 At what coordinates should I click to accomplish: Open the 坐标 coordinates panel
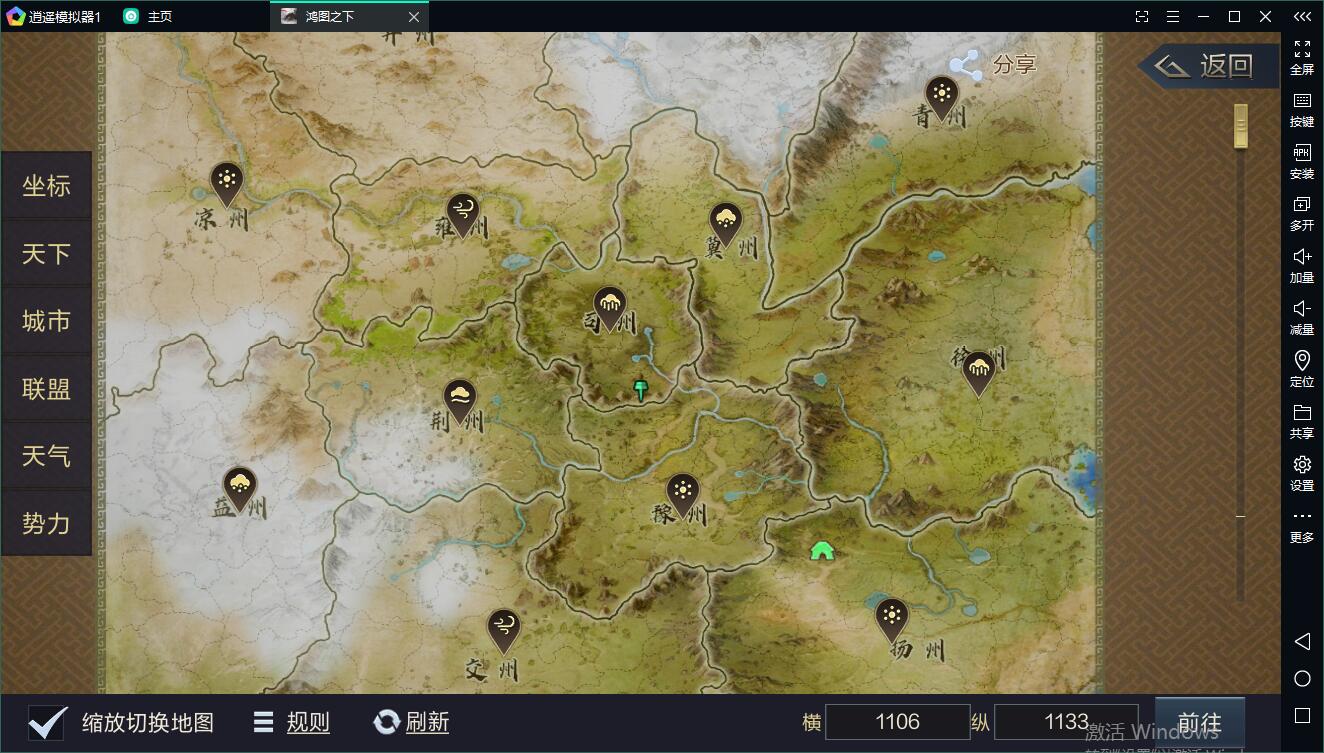(46, 186)
